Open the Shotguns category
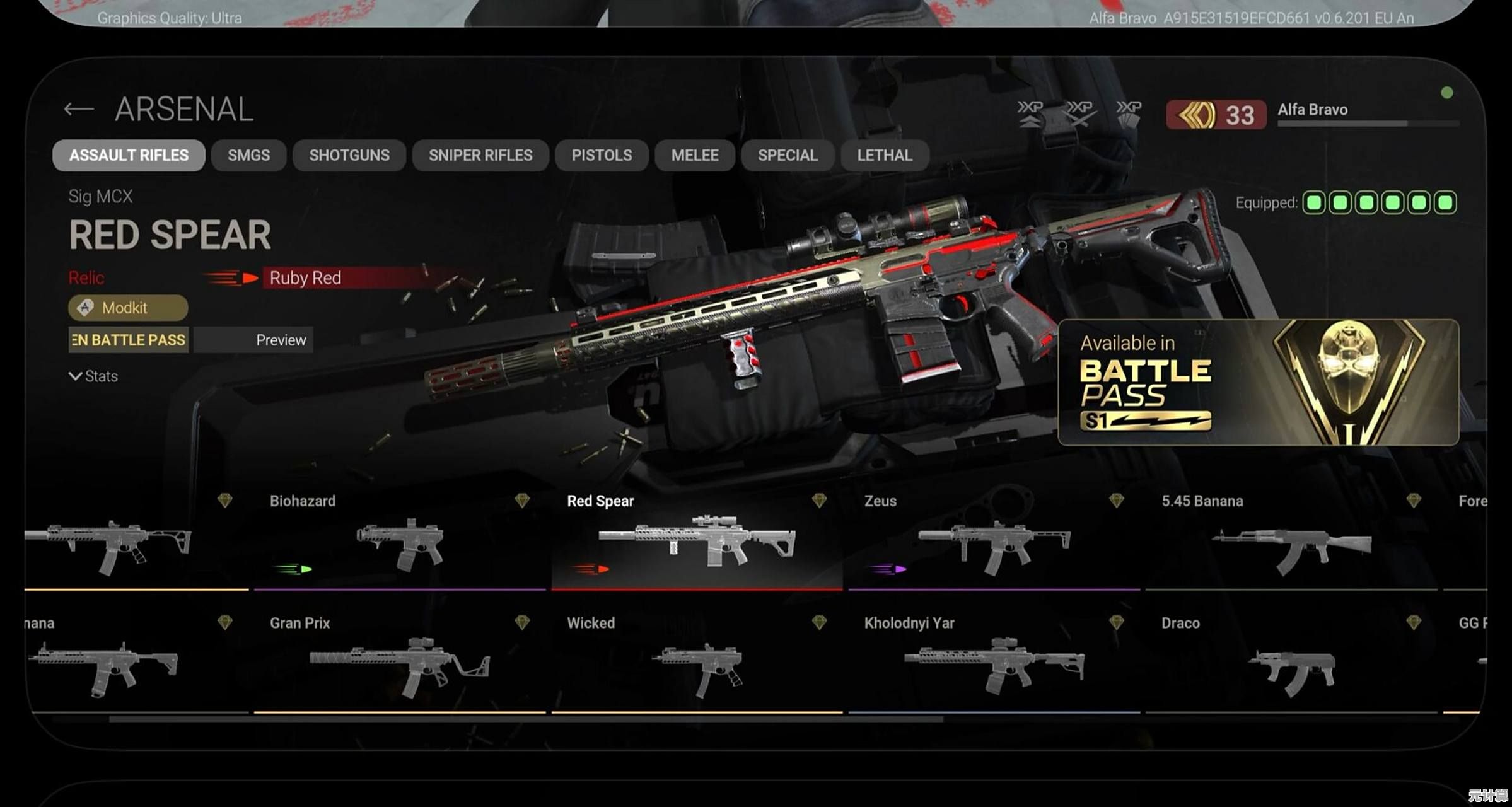 click(349, 156)
